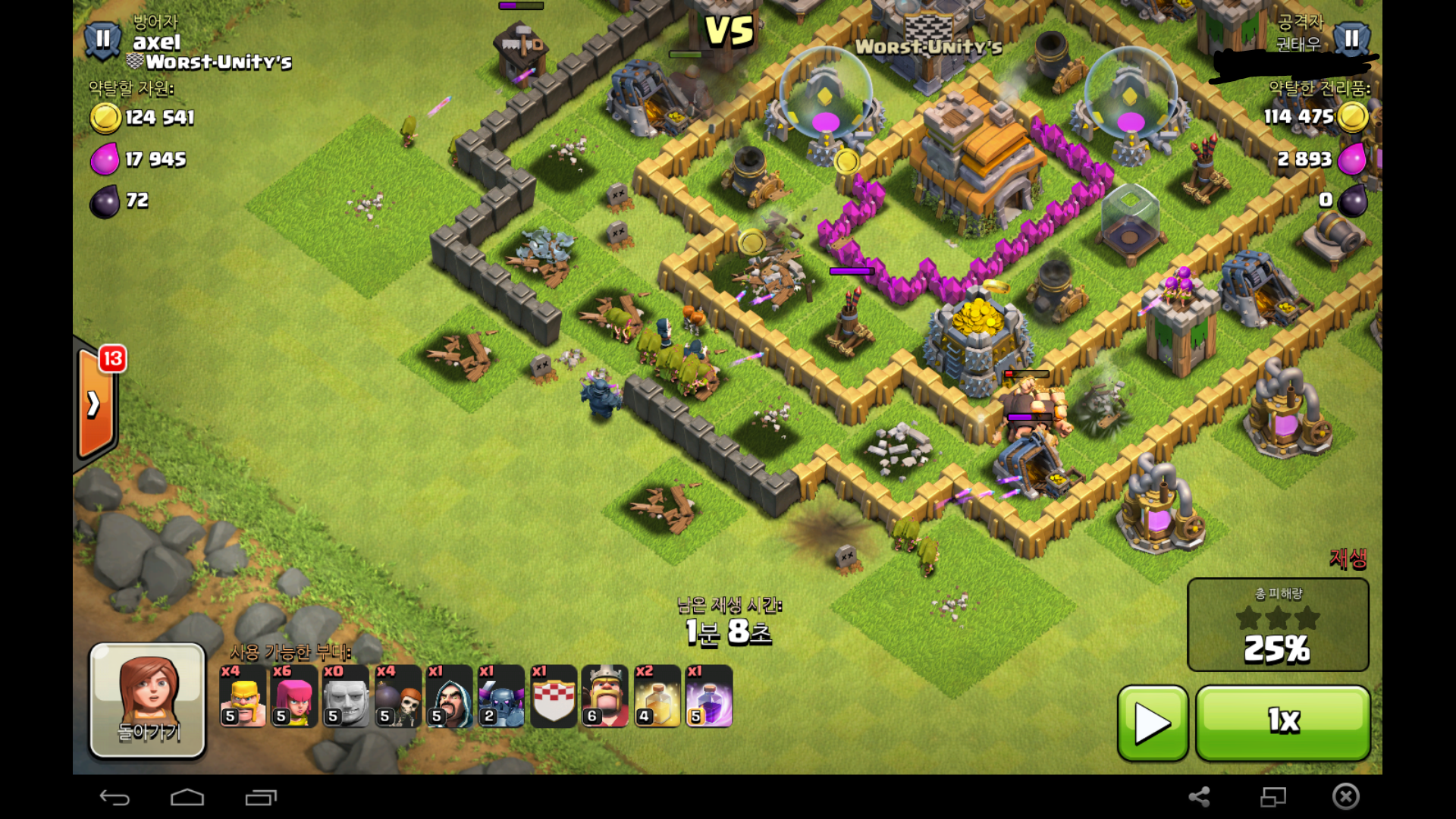Select the Archer troop slot
The width and height of the screenshot is (1456, 819).
[x=294, y=697]
